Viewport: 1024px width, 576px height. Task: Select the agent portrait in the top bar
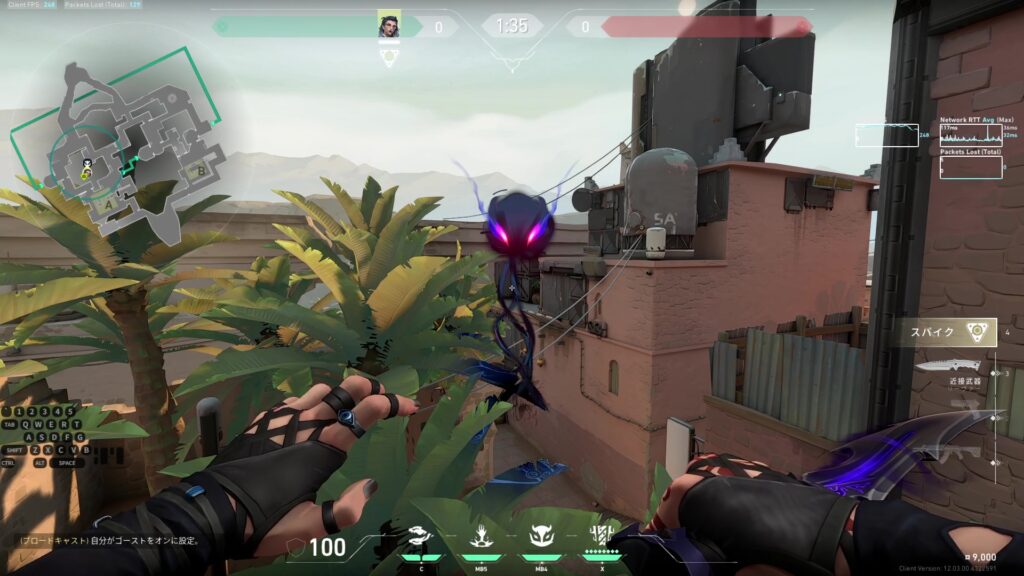pos(388,26)
